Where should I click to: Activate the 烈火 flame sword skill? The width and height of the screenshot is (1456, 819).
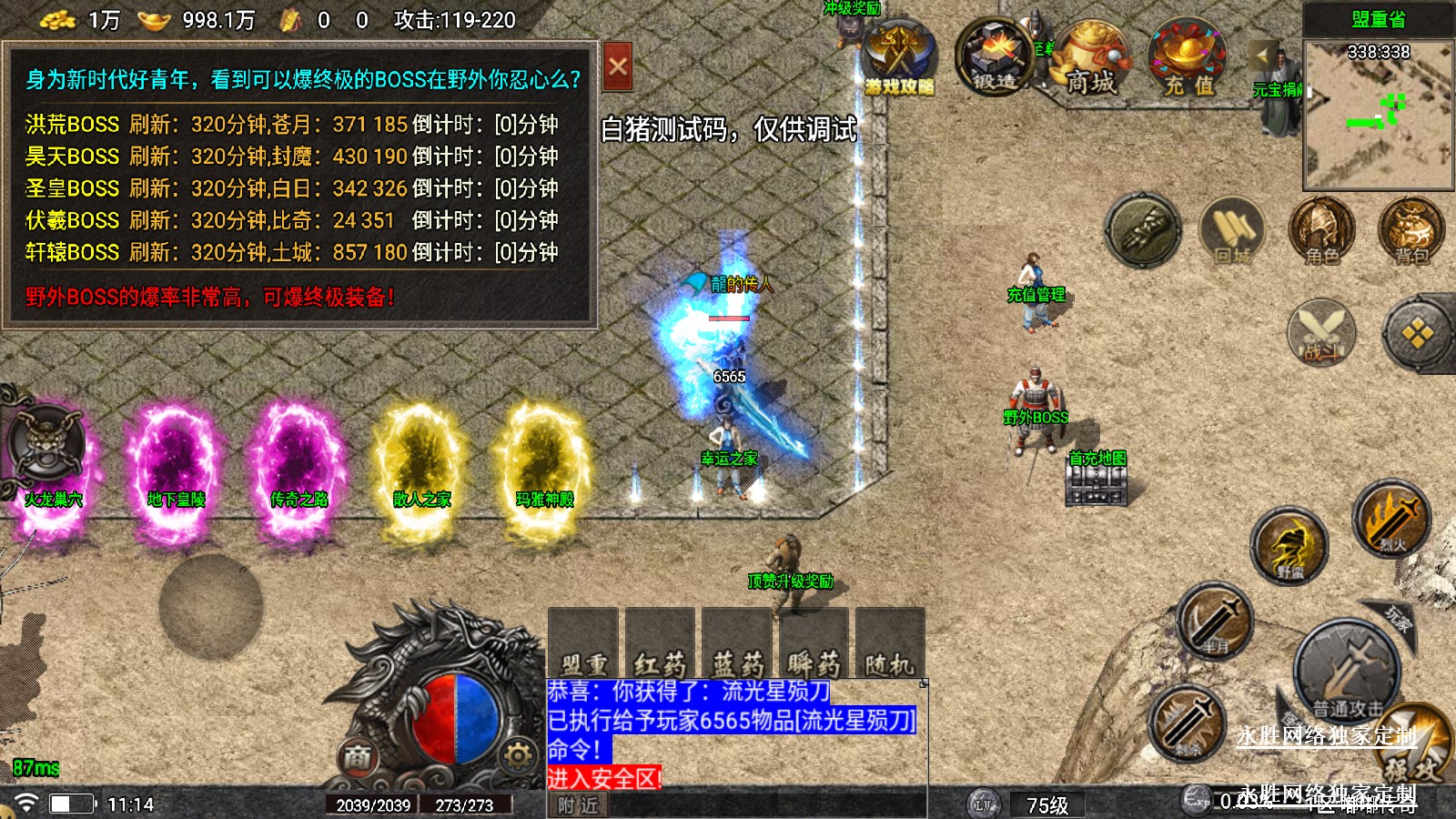tap(1391, 519)
